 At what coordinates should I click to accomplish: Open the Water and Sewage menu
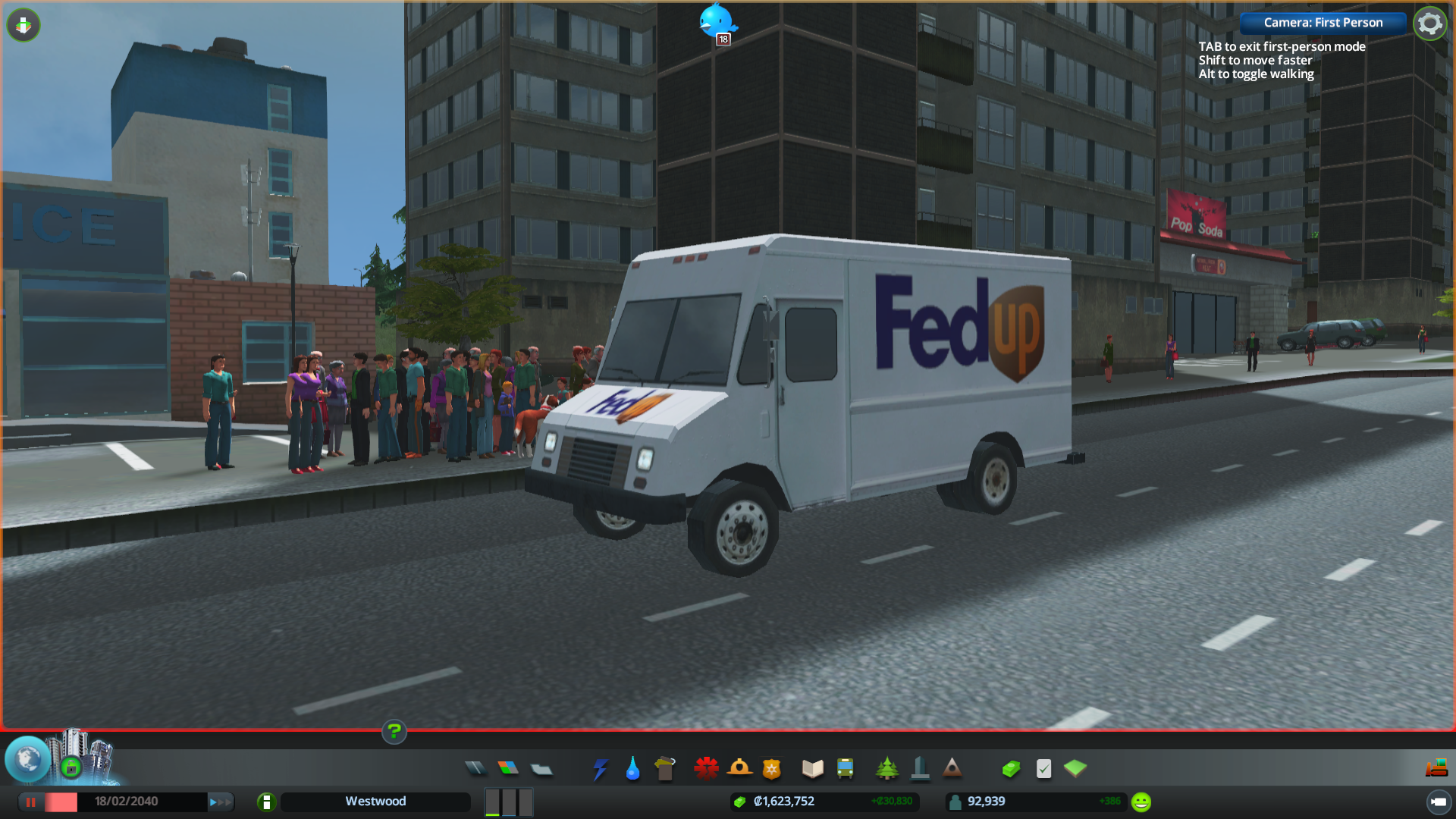[x=632, y=769]
